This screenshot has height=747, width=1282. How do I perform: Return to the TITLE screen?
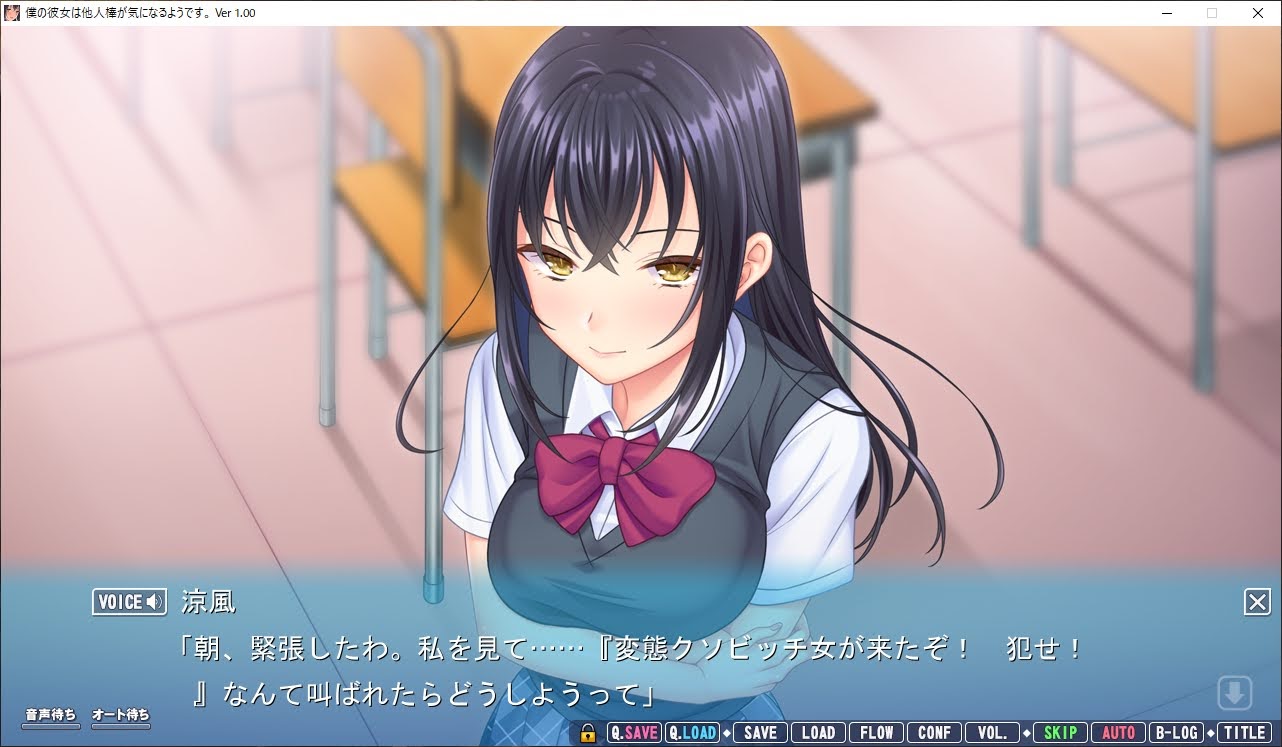click(1243, 732)
